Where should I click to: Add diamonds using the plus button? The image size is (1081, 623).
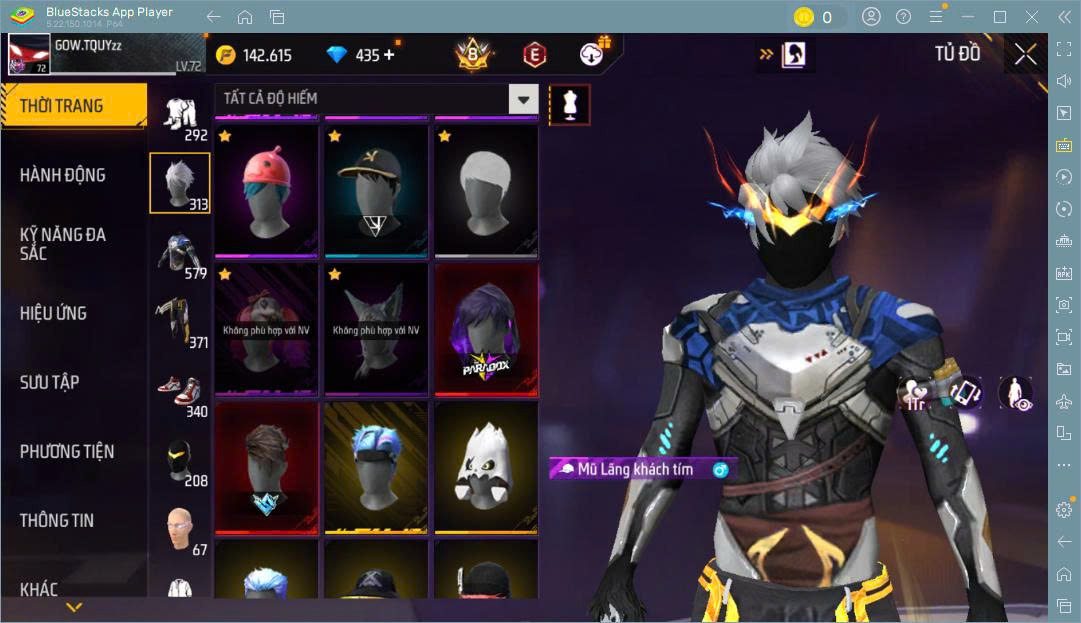(x=389, y=55)
